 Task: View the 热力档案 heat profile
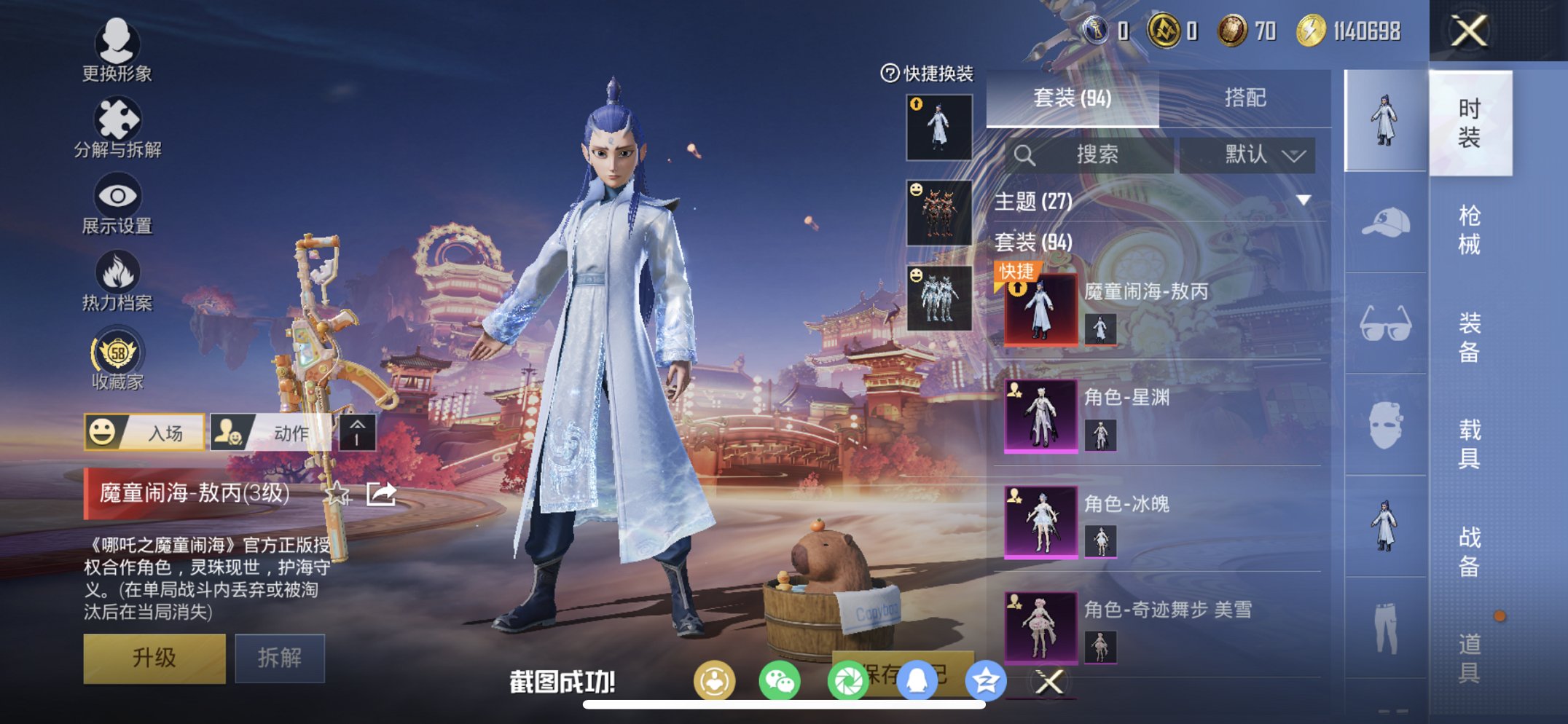pyautogui.click(x=121, y=280)
